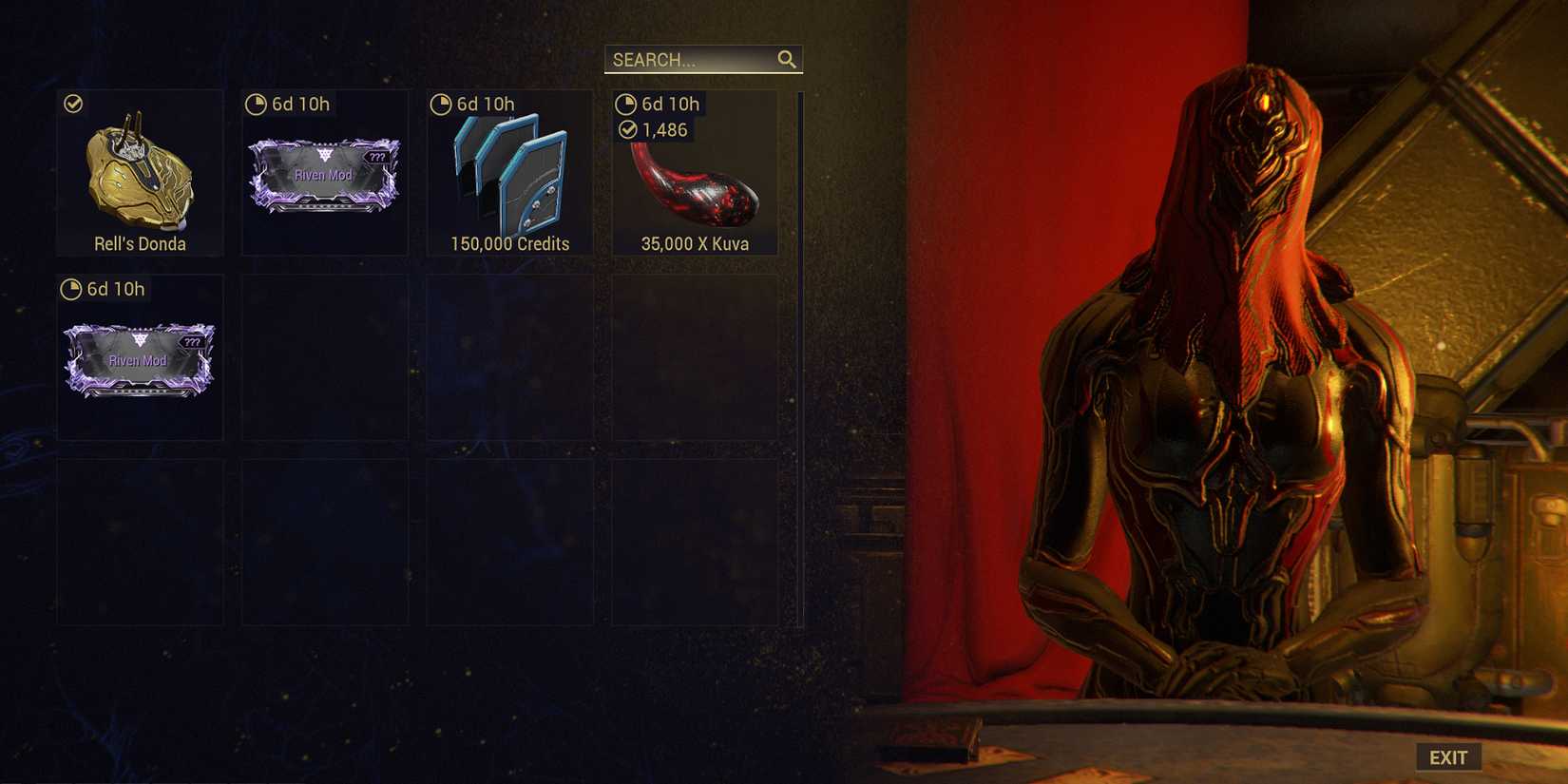Select the 35,000 X Kuva offering
The height and width of the screenshot is (784, 1568).
click(x=695, y=185)
